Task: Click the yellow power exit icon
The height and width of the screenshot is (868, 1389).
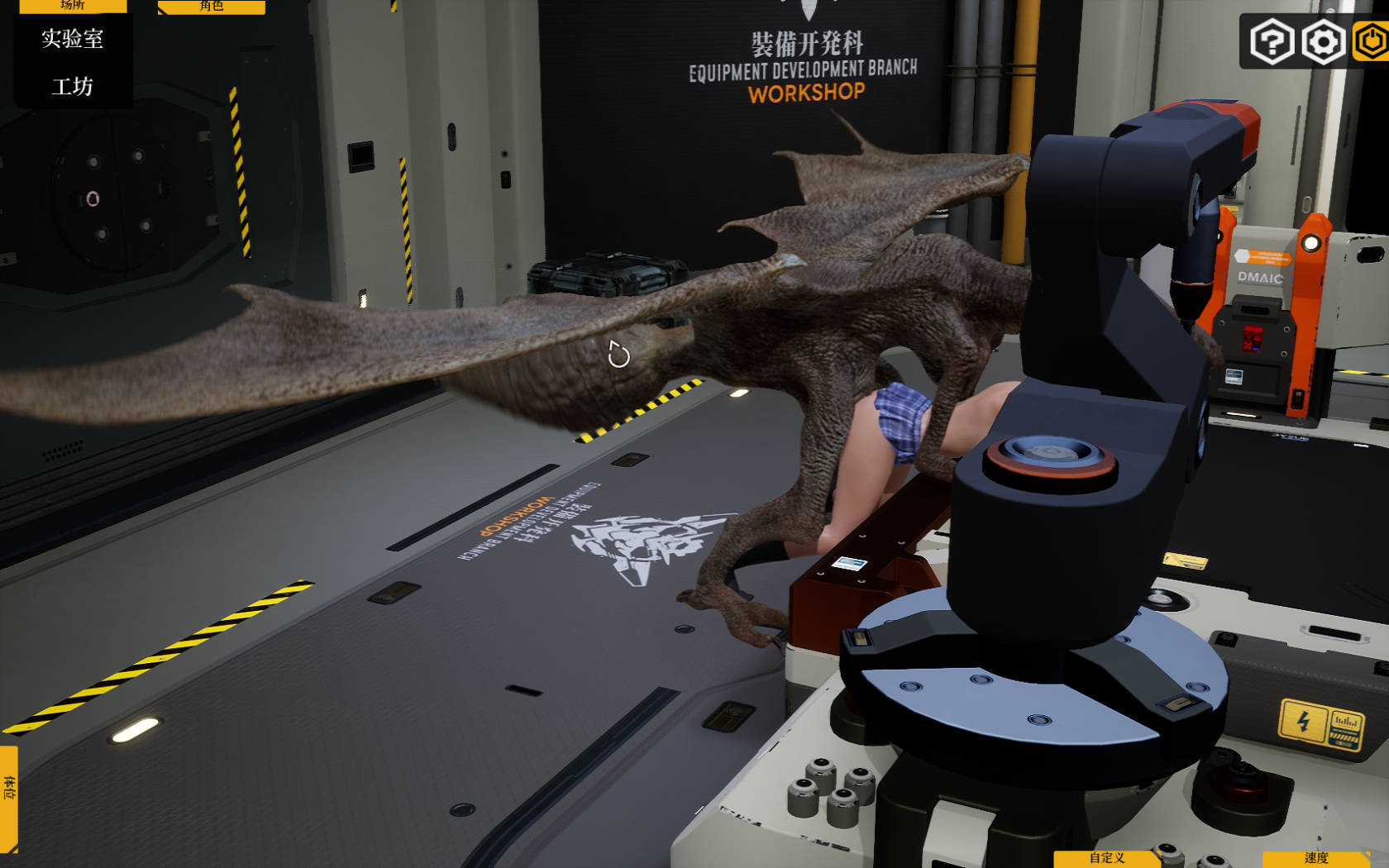Action: tap(1372, 41)
